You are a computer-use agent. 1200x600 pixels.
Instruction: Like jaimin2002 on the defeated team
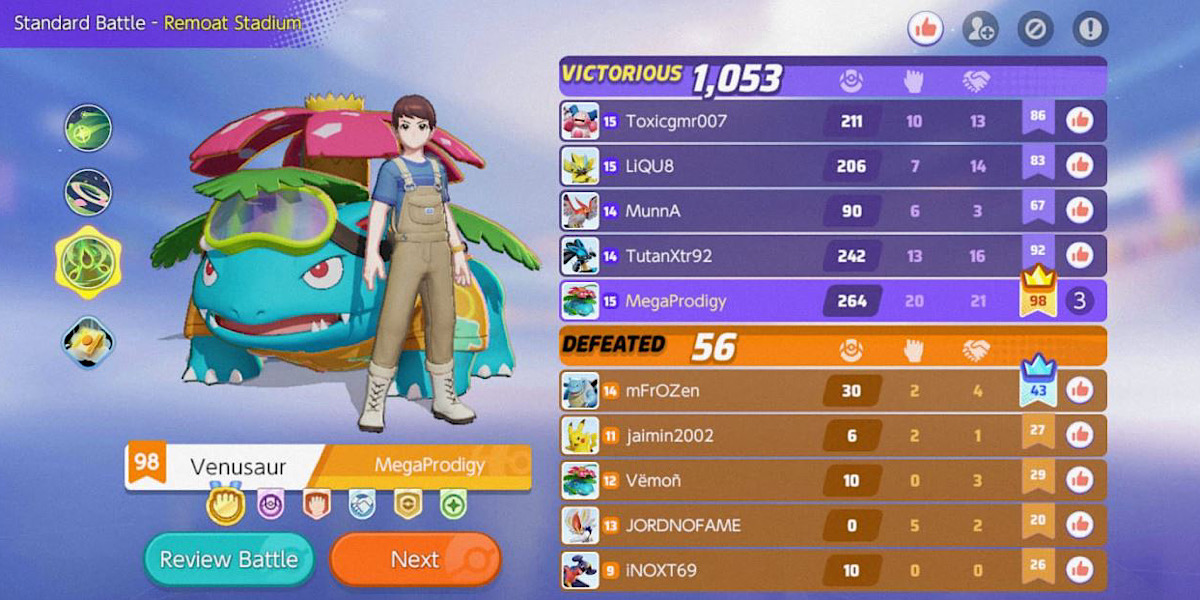(x=1079, y=435)
